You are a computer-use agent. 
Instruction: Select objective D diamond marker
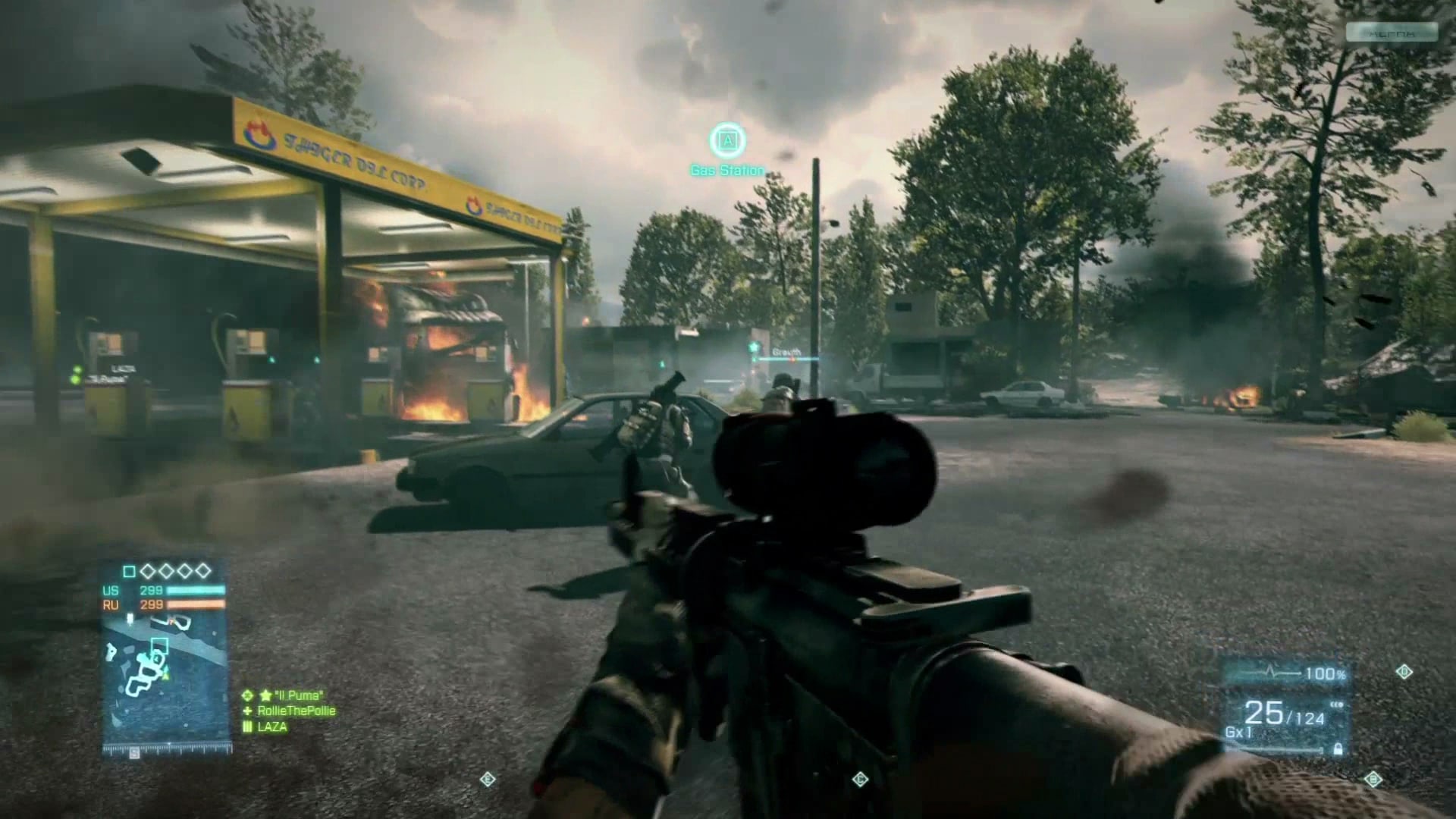pyautogui.click(x=1404, y=672)
